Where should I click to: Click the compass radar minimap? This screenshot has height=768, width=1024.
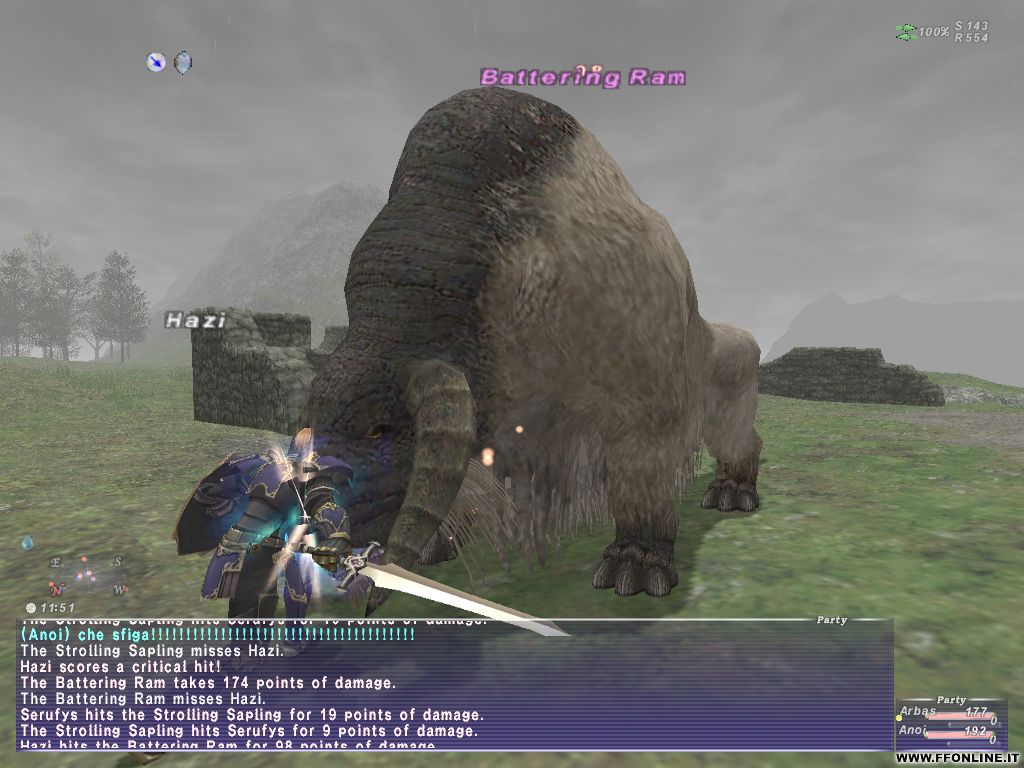click(84, 574)
